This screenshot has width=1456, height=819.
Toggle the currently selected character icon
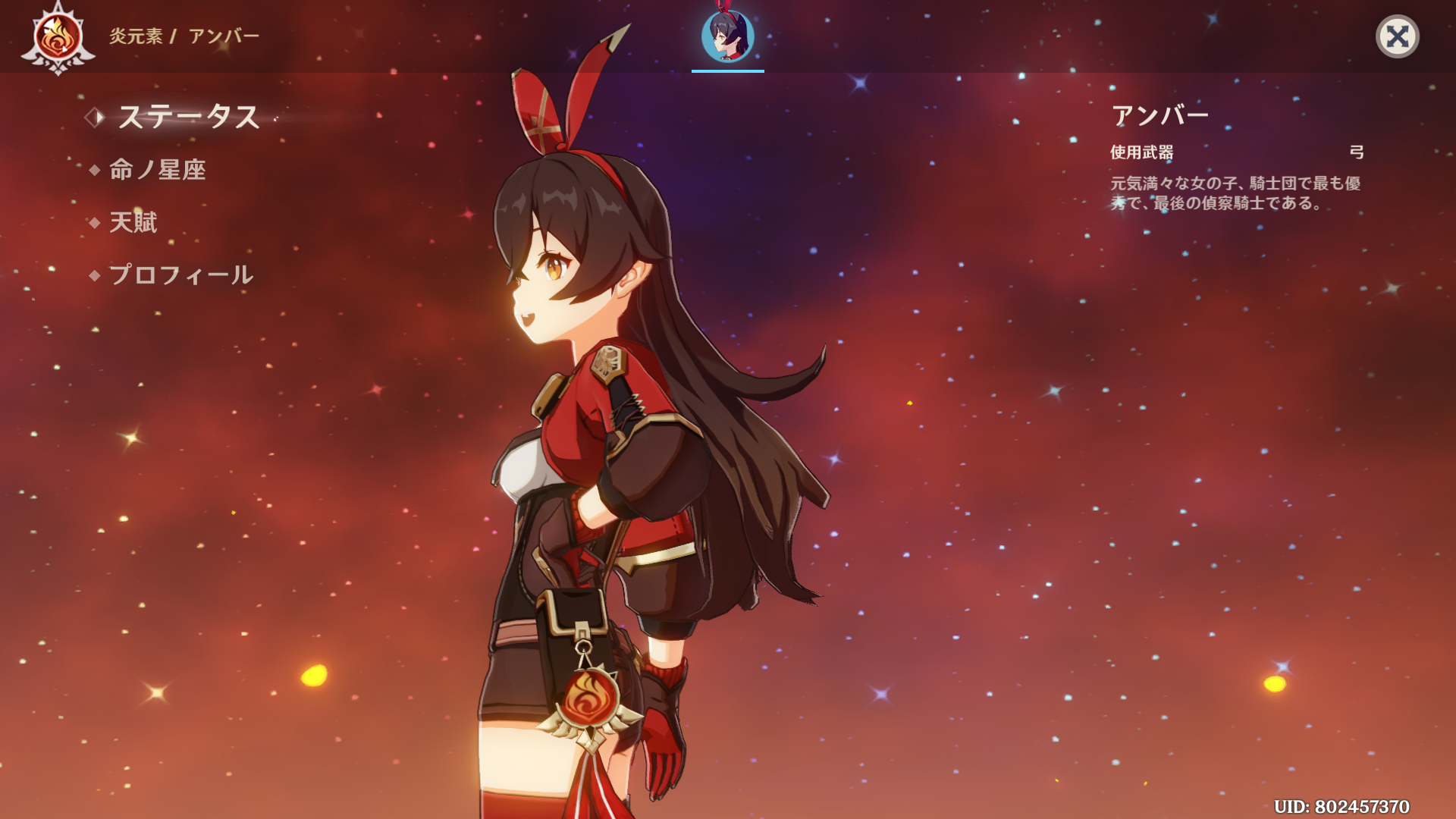[x=726, y=36]
